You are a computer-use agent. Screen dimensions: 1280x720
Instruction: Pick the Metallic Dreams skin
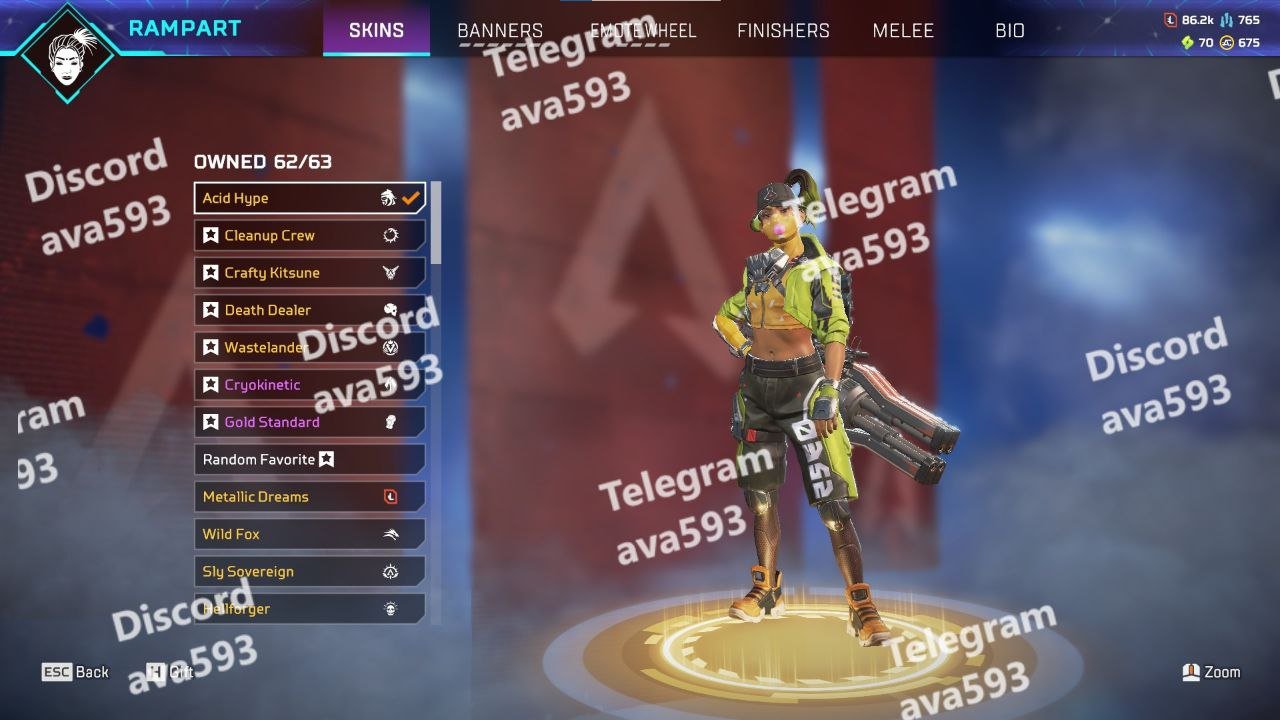[x=309, y=497]
